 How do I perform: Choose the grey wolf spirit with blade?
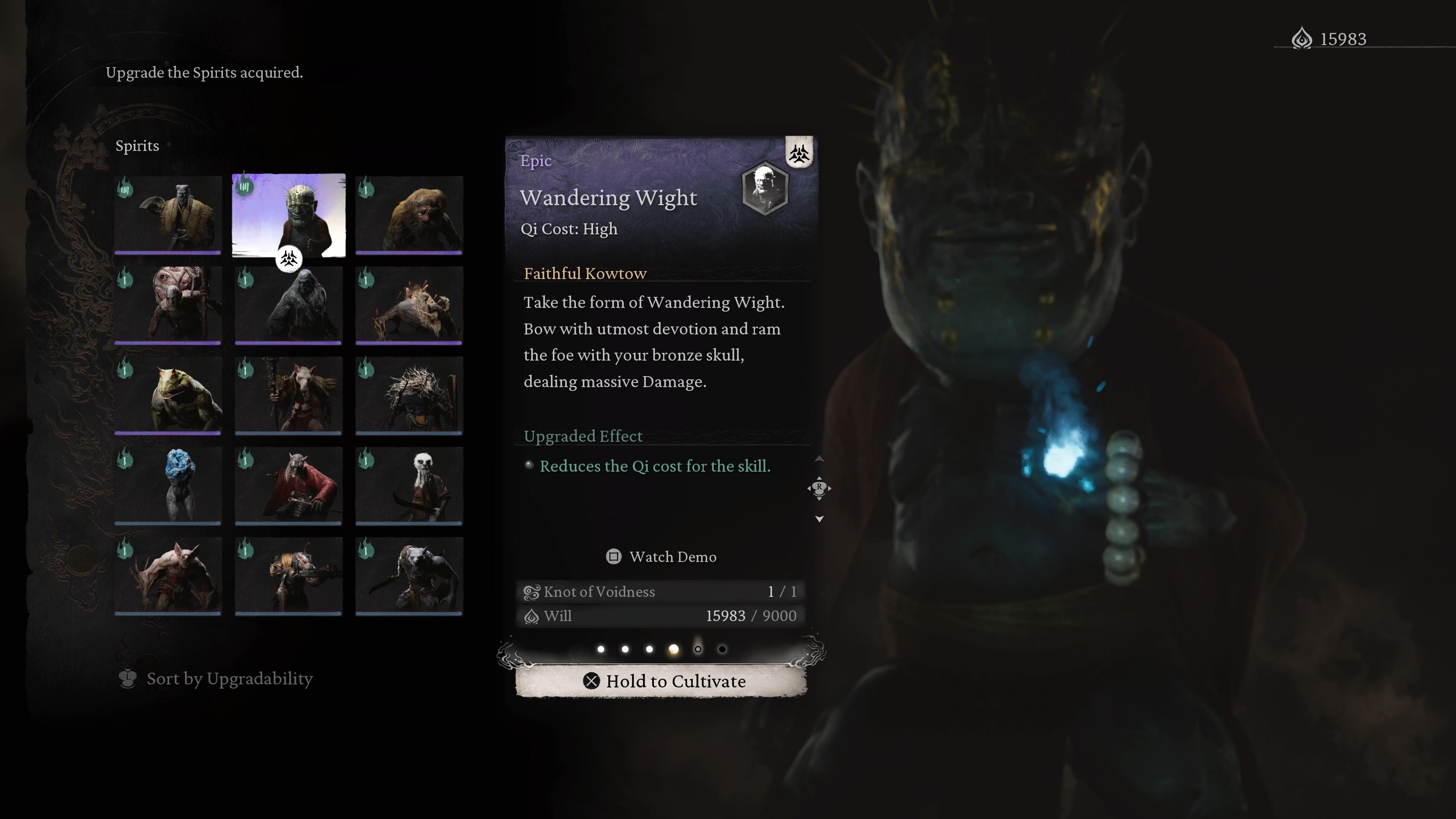coord(409,576)
